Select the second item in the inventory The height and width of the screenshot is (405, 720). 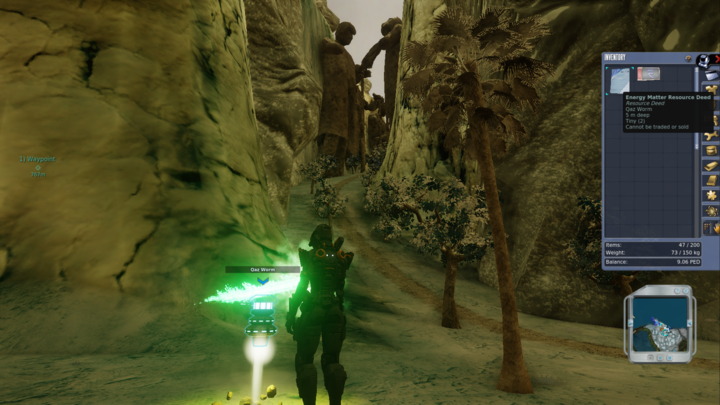[648, 73]
